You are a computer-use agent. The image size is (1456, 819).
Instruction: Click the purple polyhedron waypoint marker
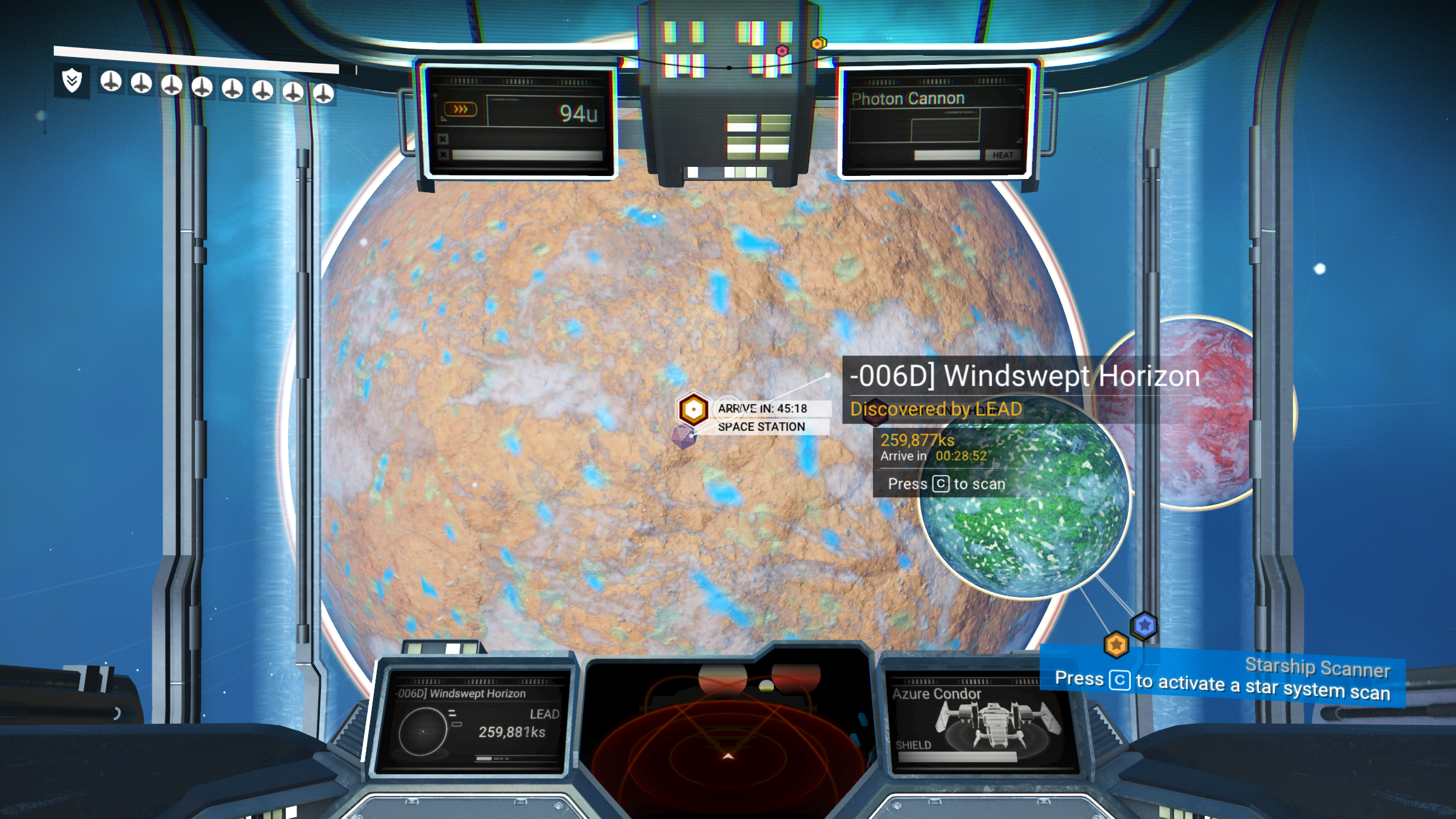tap(684, 436)
